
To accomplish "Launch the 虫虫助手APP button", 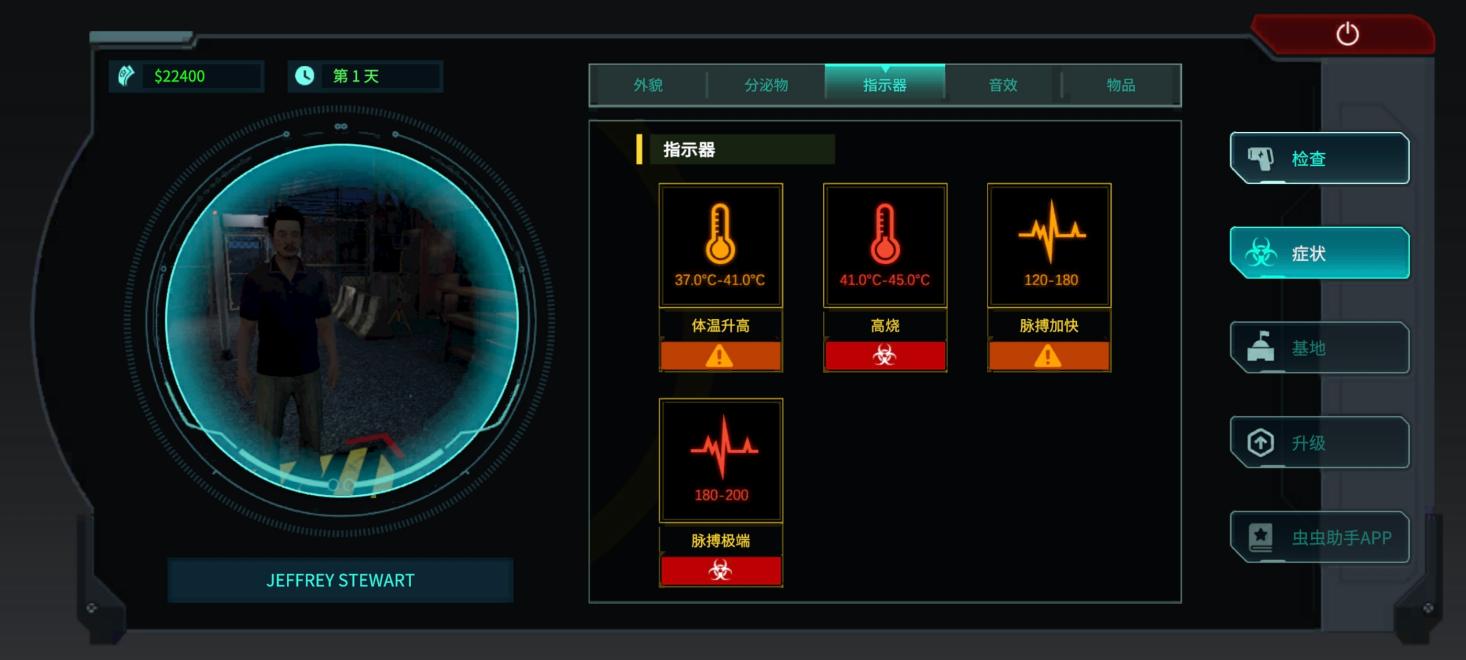I will point(1319,538).
